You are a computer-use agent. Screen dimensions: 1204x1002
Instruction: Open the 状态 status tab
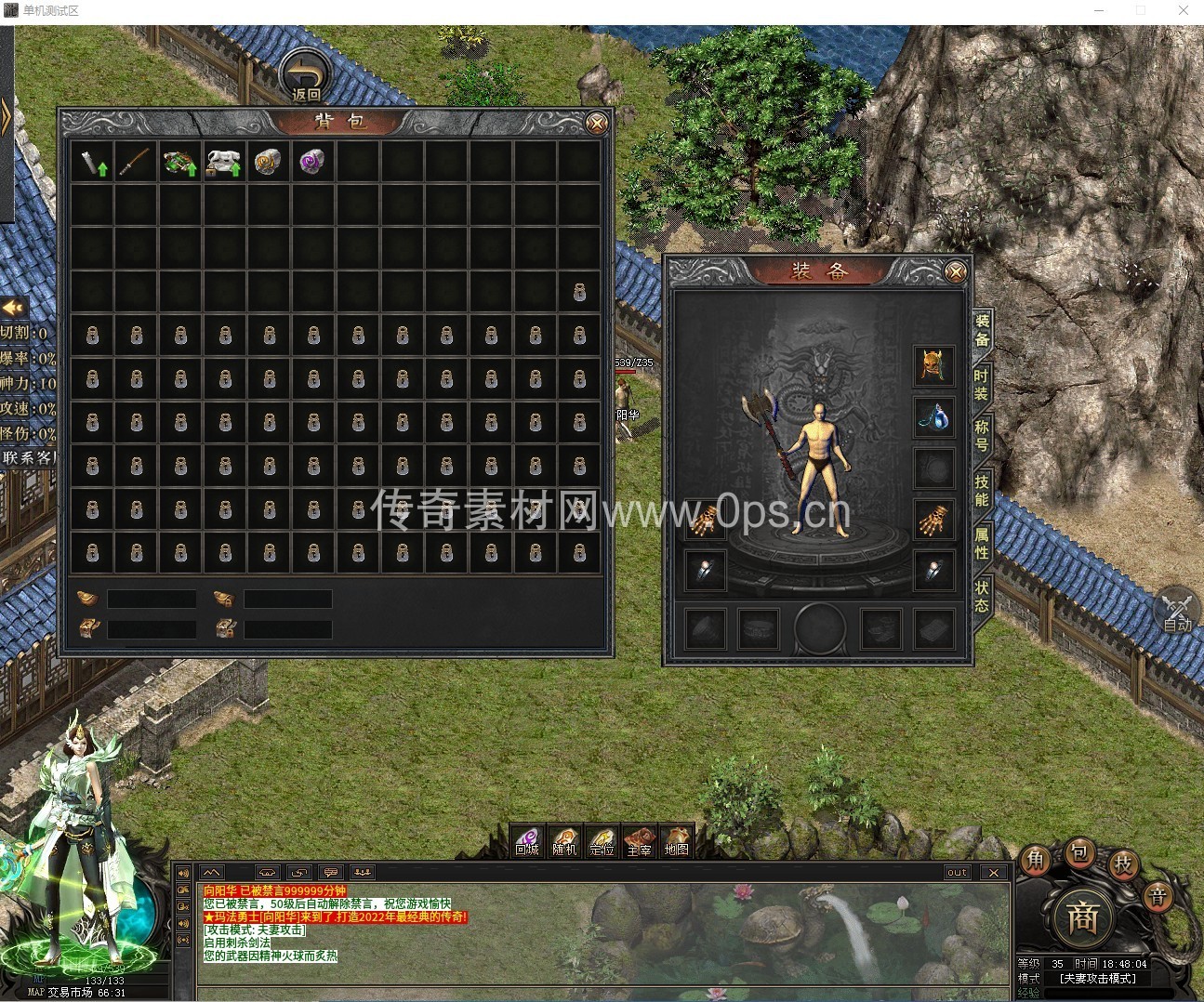tap(982, 596)
